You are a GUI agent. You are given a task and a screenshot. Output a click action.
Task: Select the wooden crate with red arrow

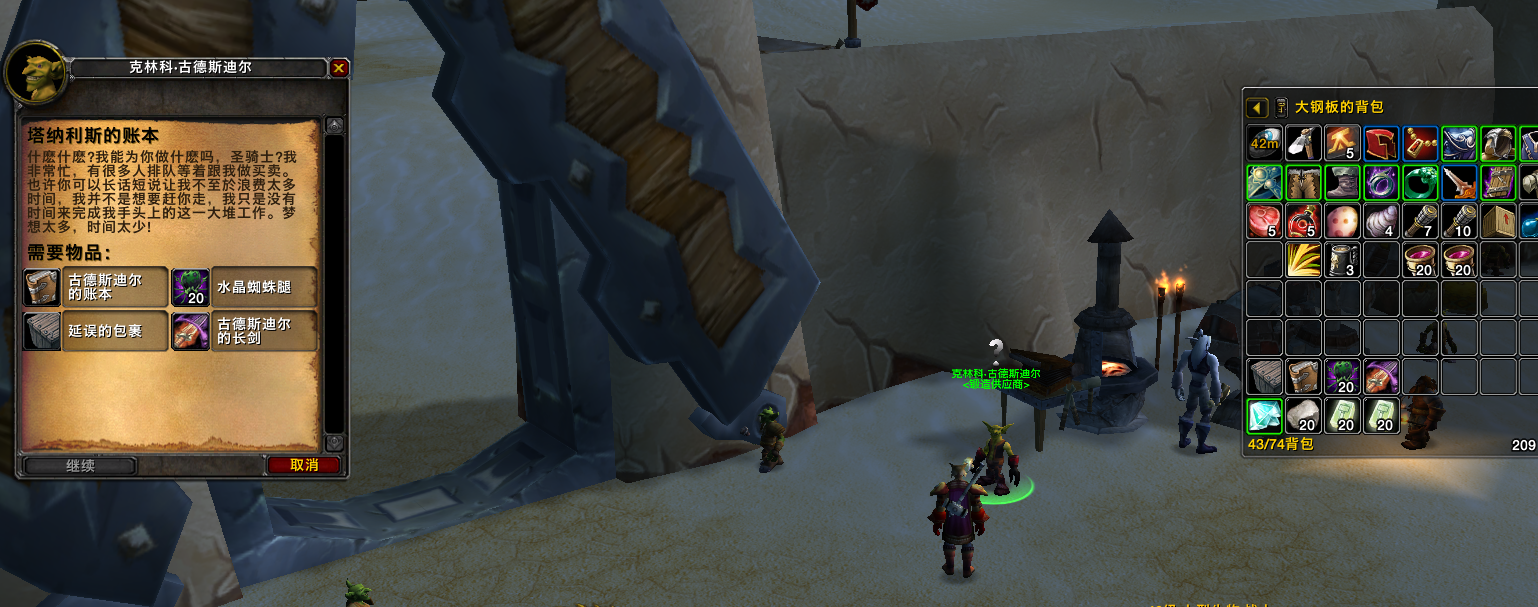(x=1498, y=222)
